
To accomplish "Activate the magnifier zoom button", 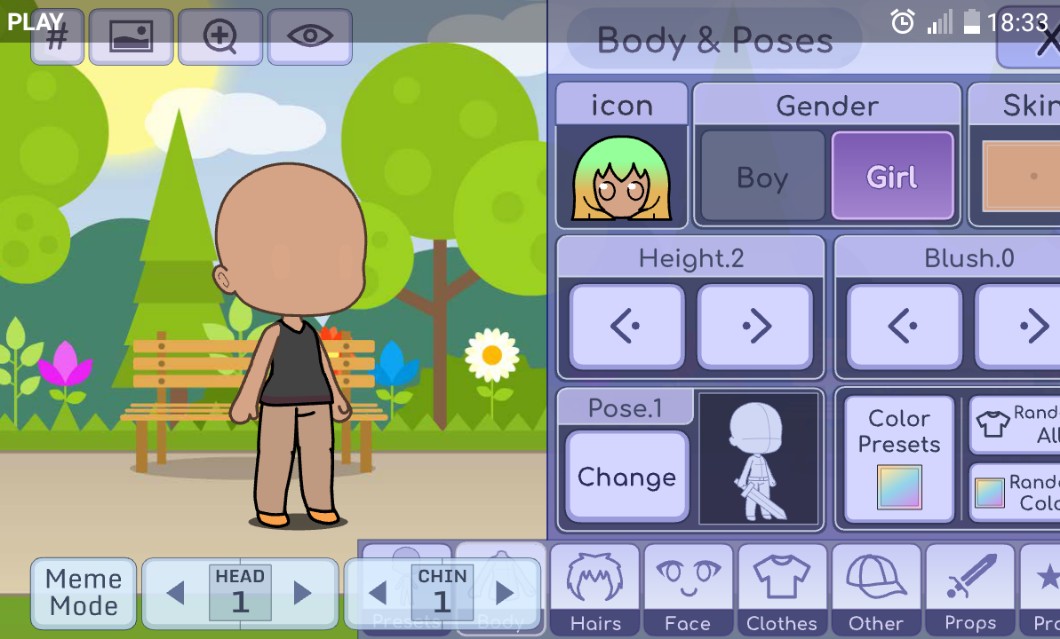I will [x=220, y=37].
